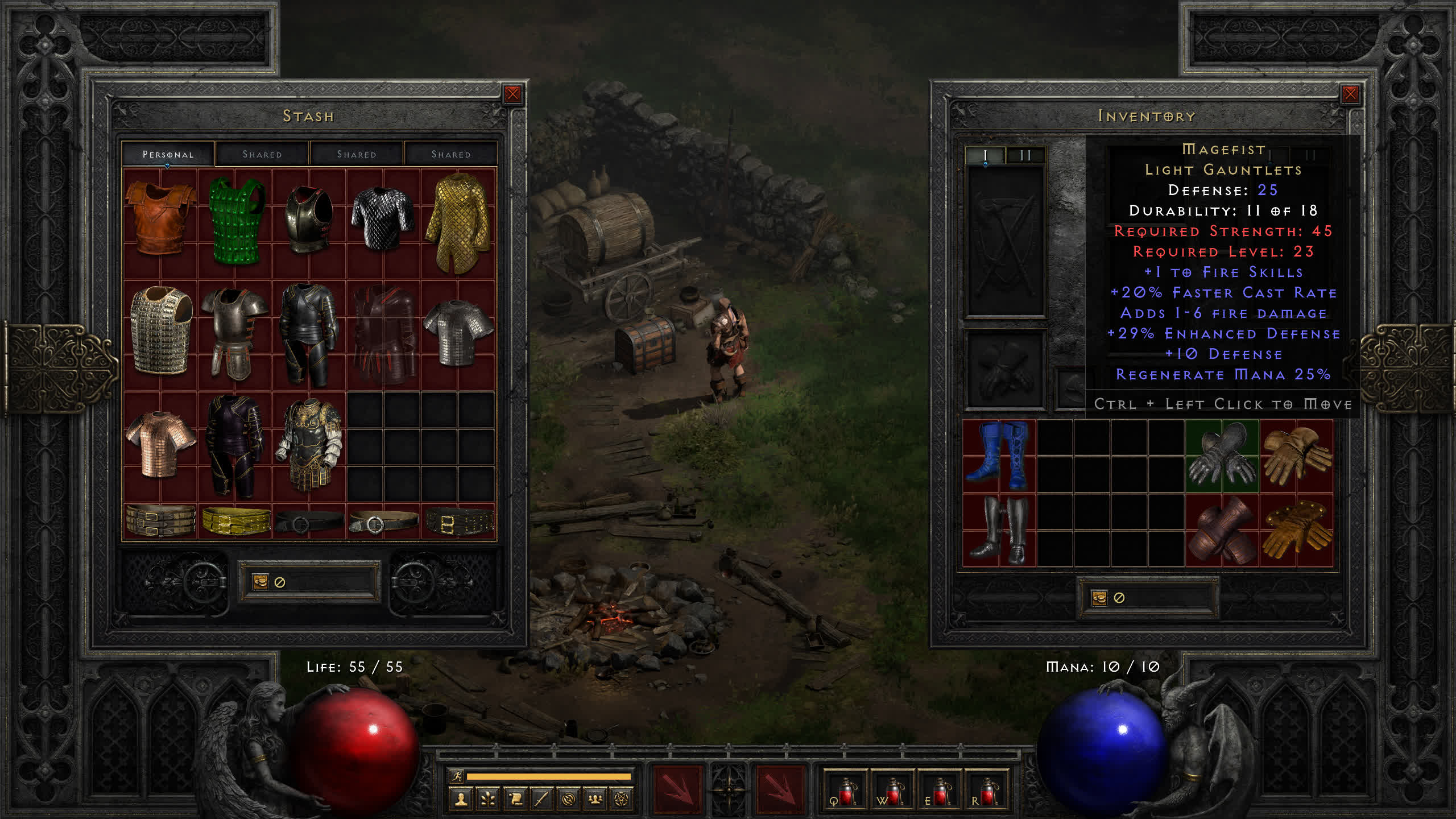Image resolution: width=1456 pixels, height=819 pixels.
Task: Pick up the golden robe from stash
Action: 458,222
